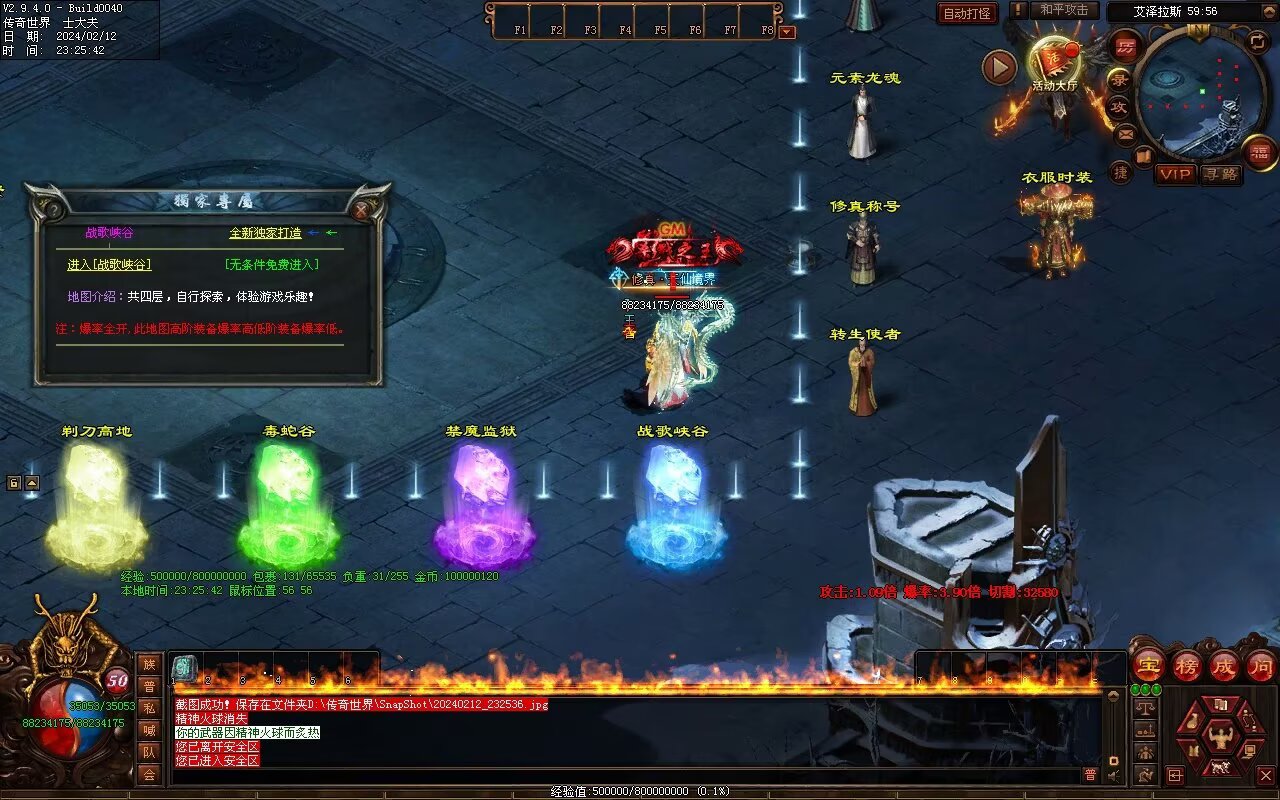This screenshot has height=800, width=1280.
Task: Click the round play arrow button
Action: pyautogui.click(x=999, y=67)
